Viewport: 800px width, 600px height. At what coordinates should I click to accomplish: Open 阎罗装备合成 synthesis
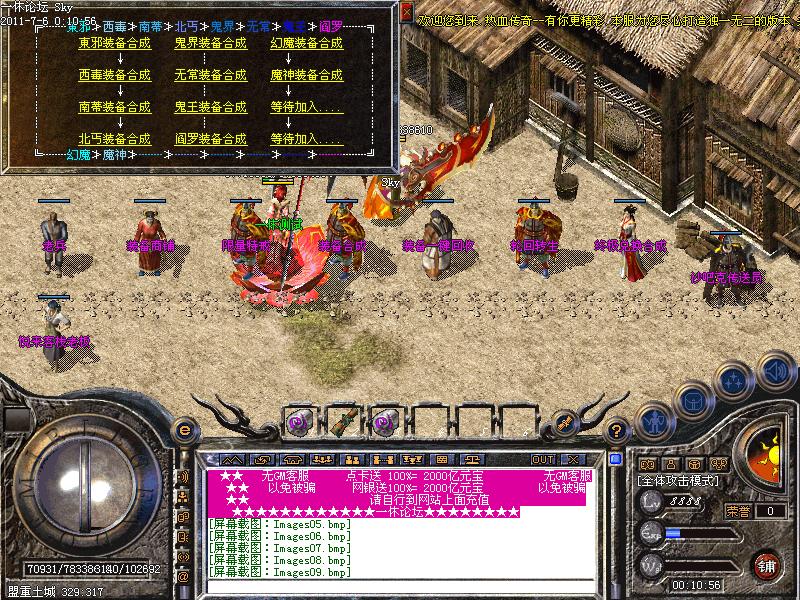(x=210, y=139)
